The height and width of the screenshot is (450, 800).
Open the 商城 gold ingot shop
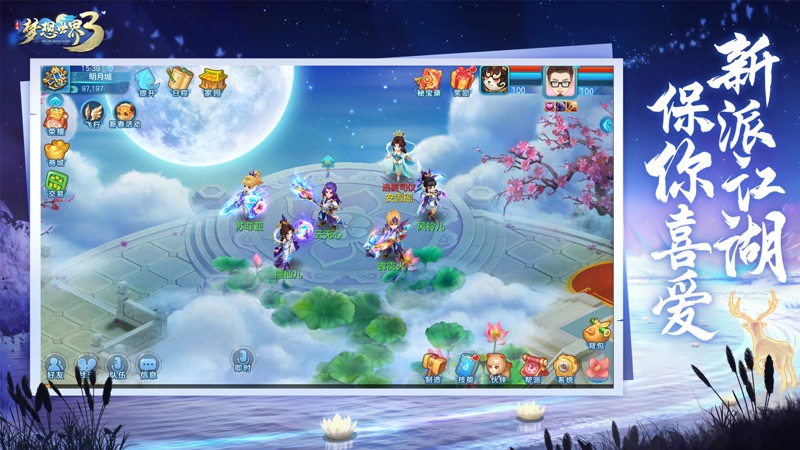tap(56, 153)
